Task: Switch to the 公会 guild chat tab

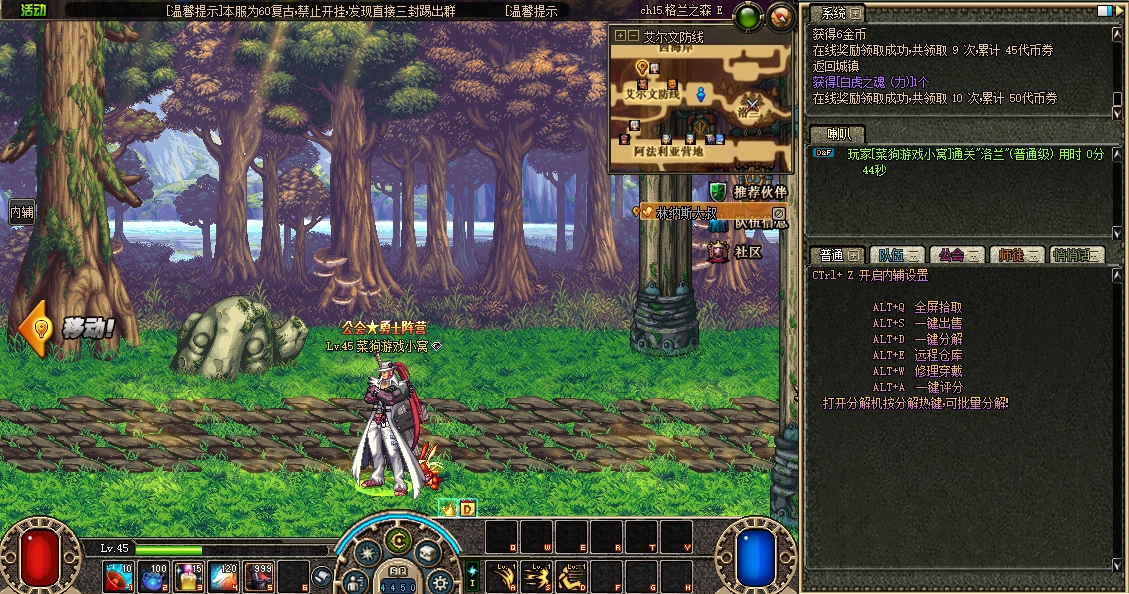Action: [x=957, y=255]
